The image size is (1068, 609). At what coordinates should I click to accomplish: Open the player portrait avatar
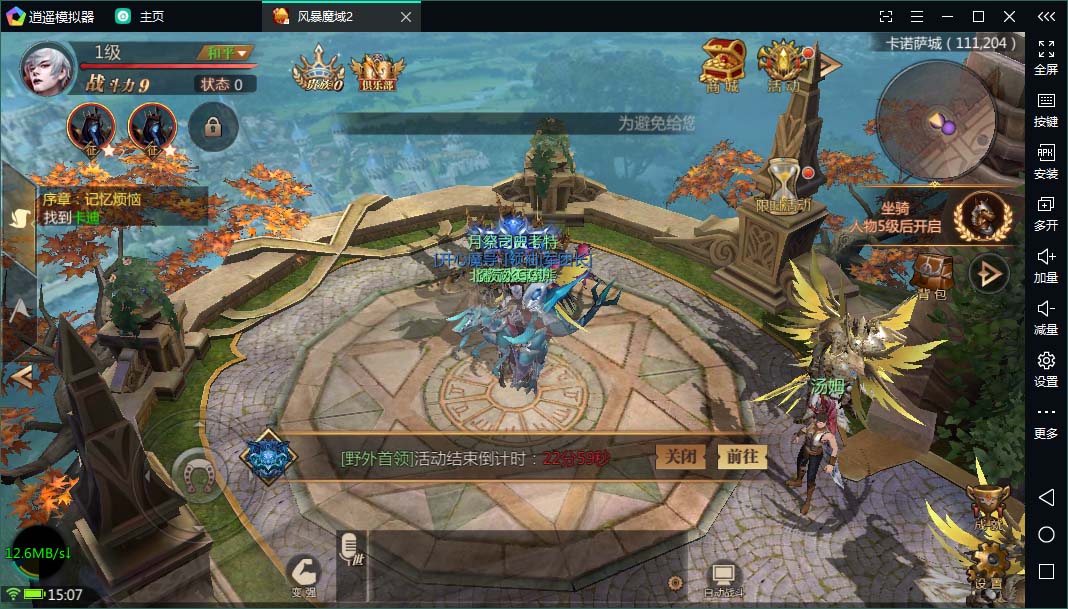coord(48,68)
